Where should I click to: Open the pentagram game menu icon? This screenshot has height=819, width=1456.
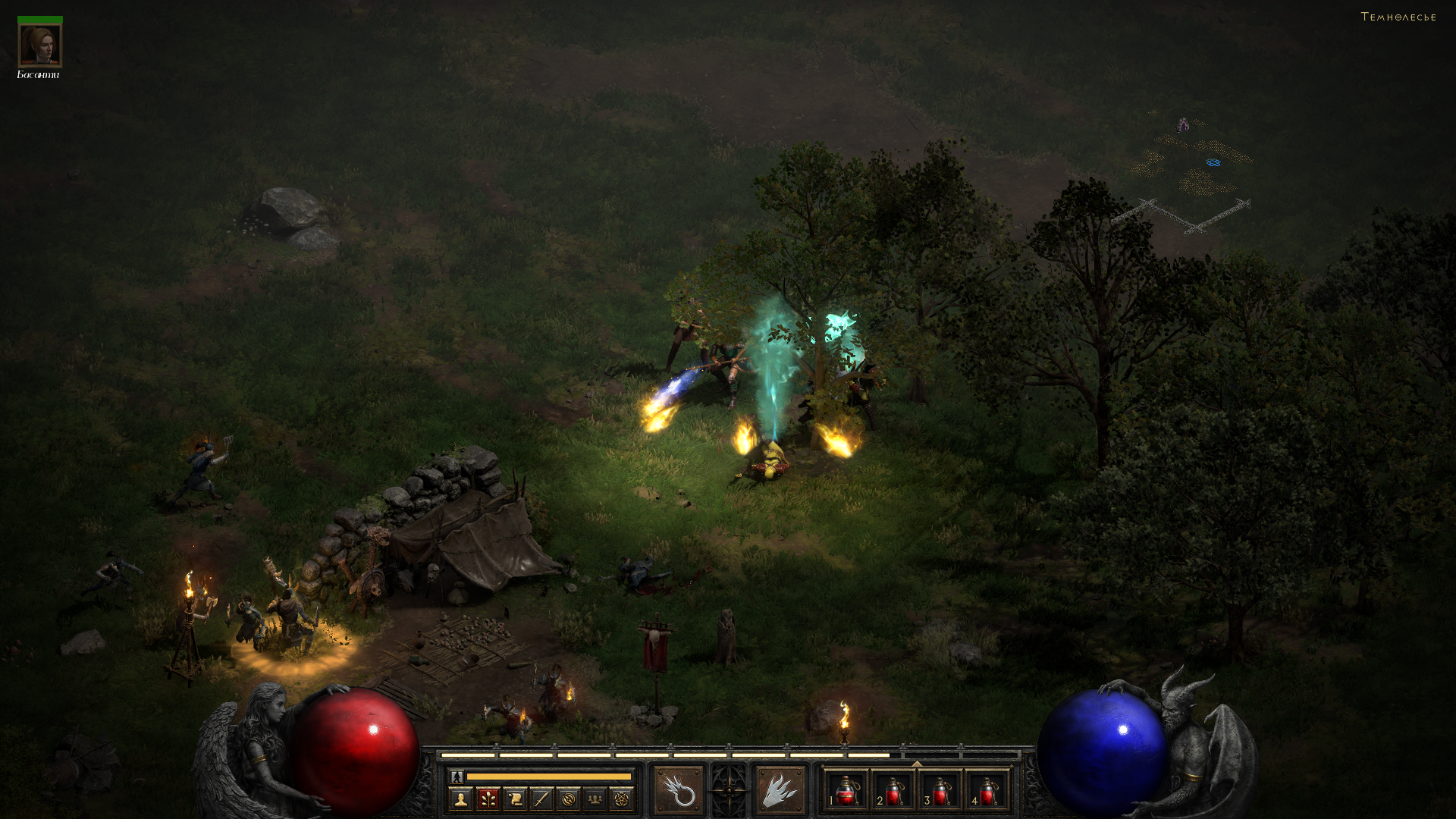[x=622, y=799]
